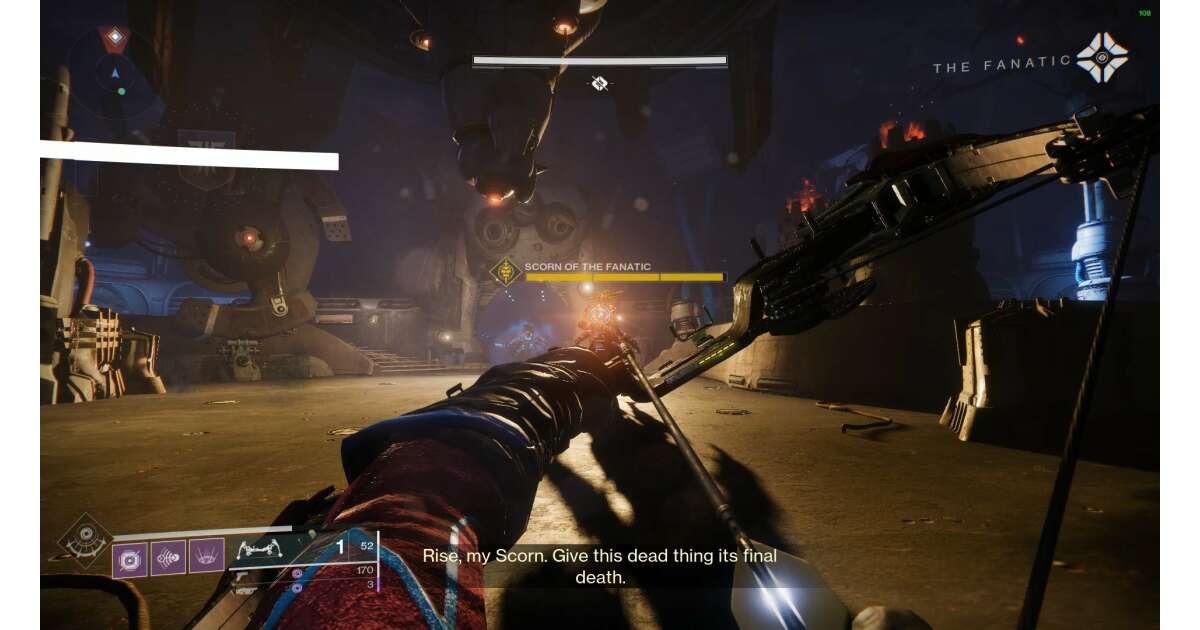
Task: Trigger the purple melee ability with wave lines
Action: [169, 557]
